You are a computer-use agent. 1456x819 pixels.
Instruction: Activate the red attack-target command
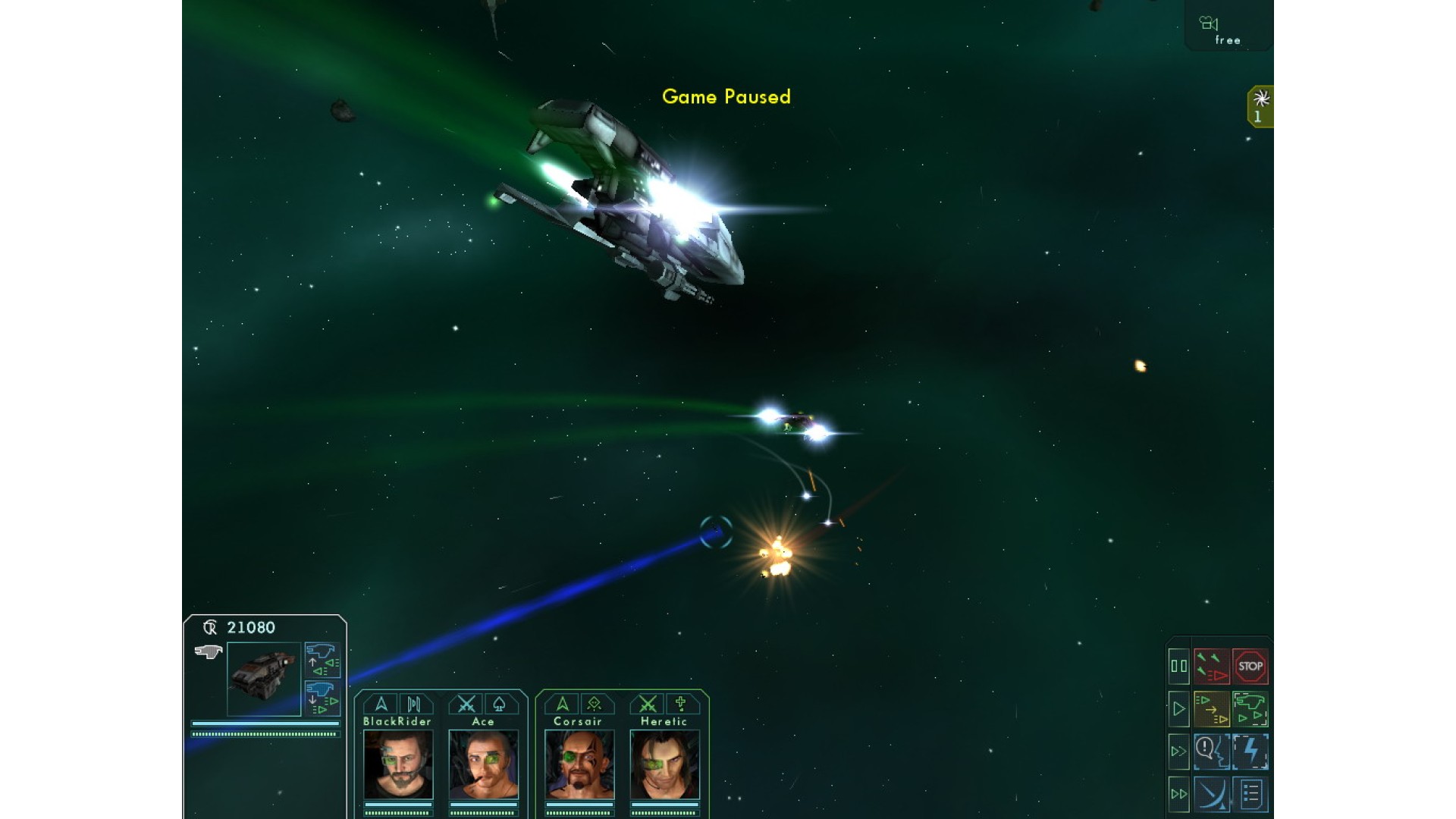tap(1212, 667)
